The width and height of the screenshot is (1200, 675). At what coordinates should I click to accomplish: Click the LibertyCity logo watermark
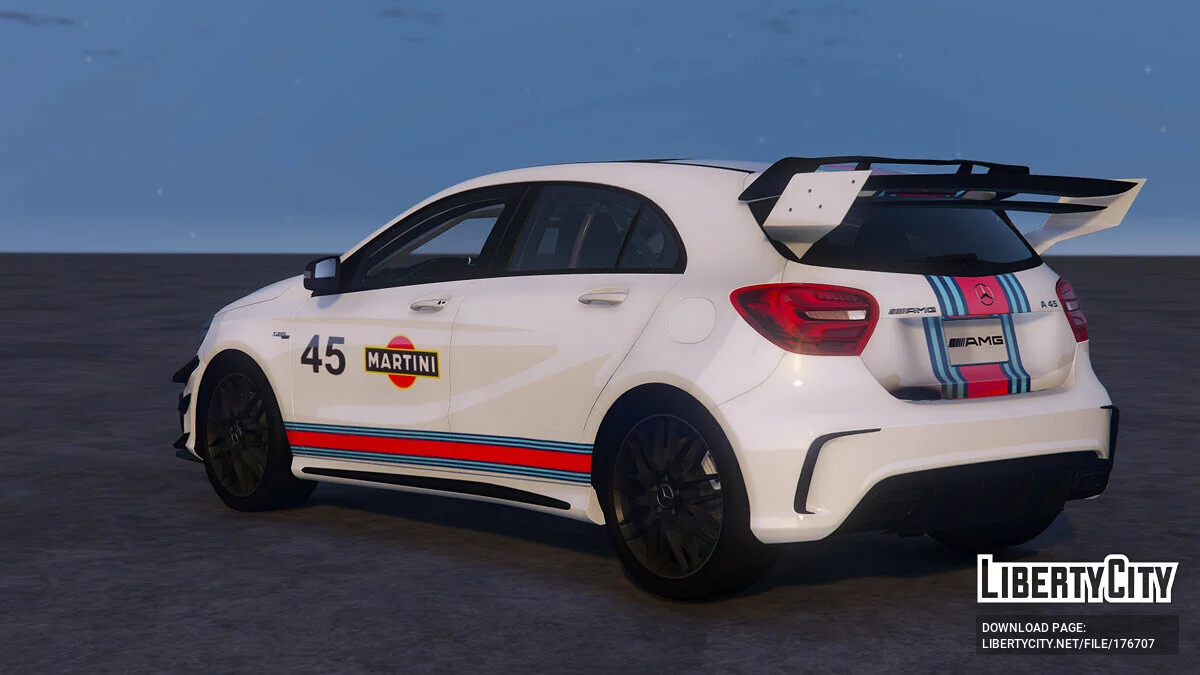click(1077, 579)
